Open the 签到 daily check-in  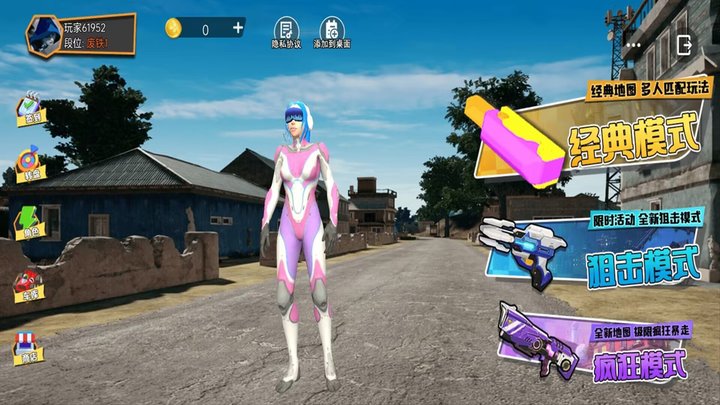coord(33,110)
